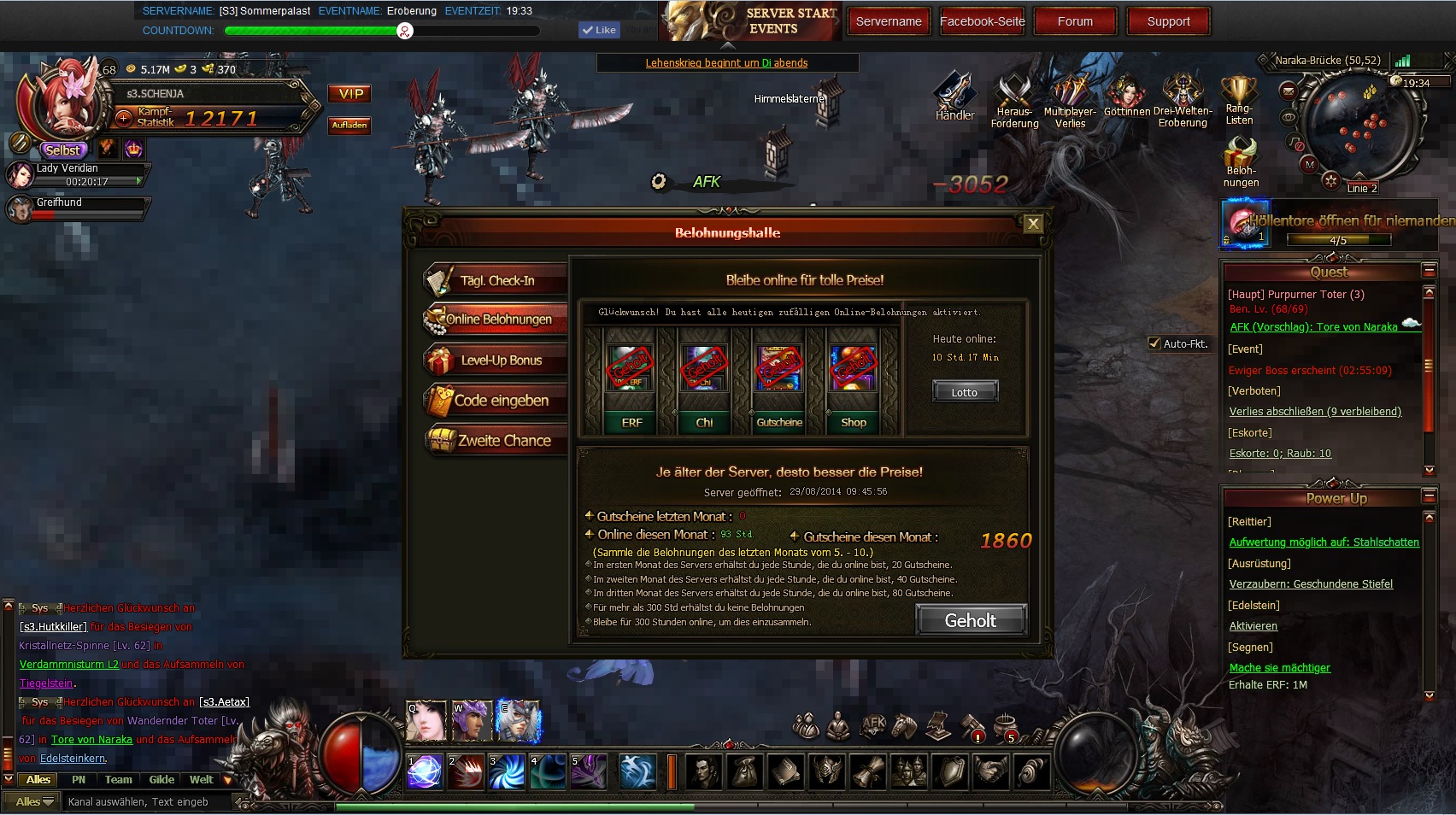Open the Tägl. Check-In tab
The height and width of the screenshot is (815, 1456).
[x=496, y=280]
